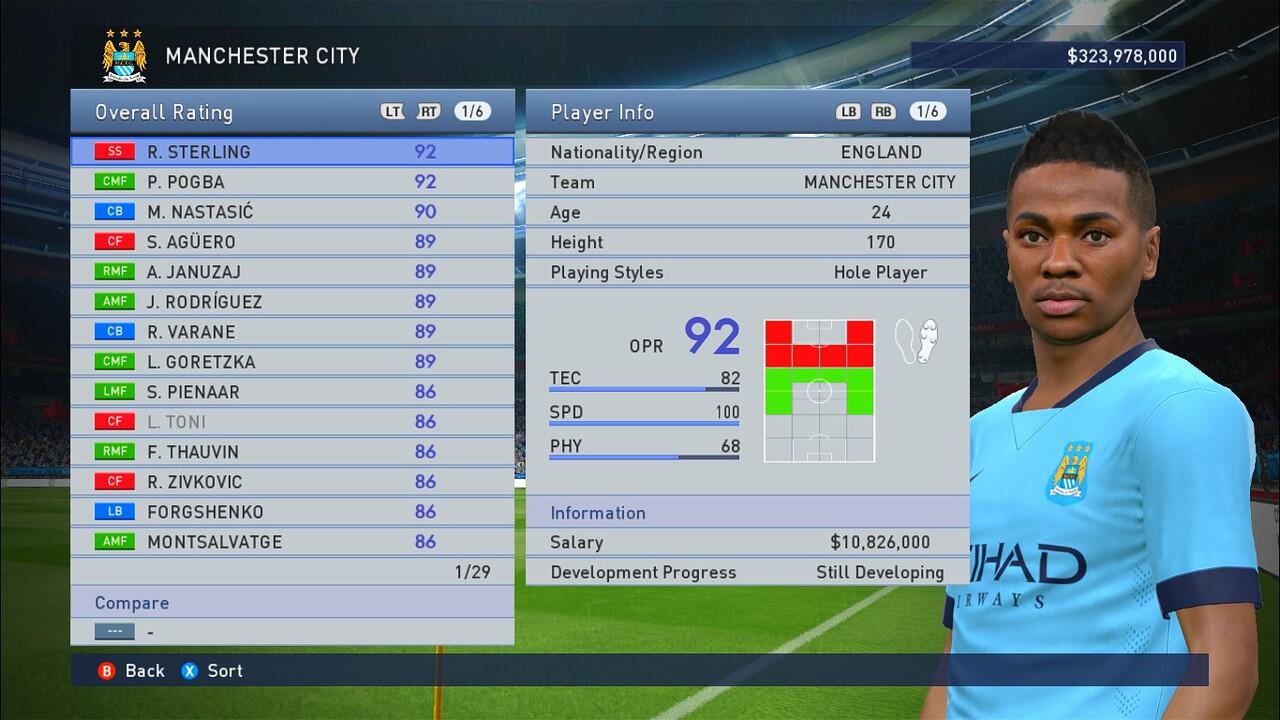Viewport: 1280px width, 720px height.
Task: Select the greyed-out L. Toni row
Action: pyautogui.click(x=292, y=422)
